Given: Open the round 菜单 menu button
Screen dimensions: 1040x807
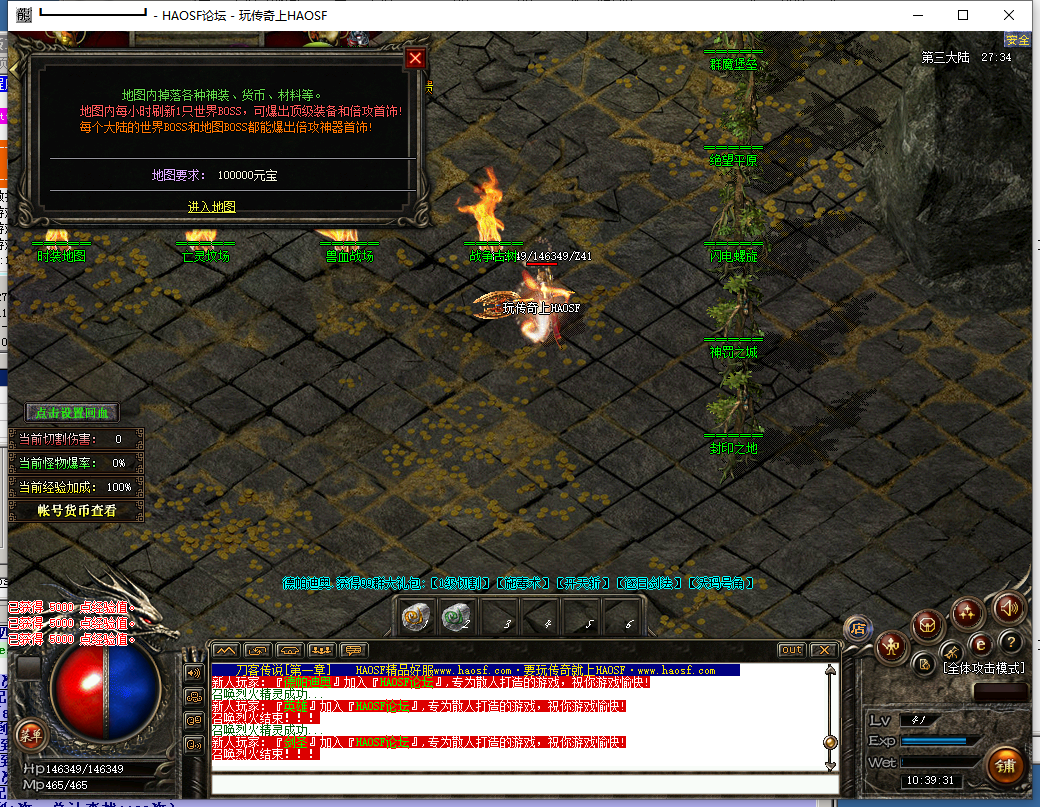Looking at the screenshot, I should (30, 734).
